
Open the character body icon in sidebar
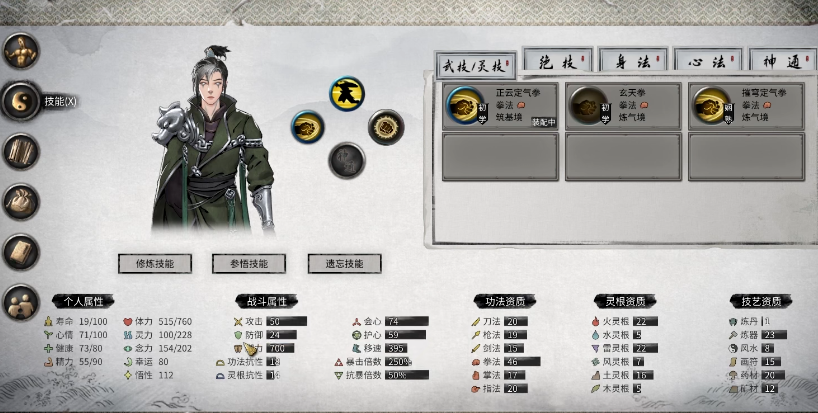tap(21, 50)
